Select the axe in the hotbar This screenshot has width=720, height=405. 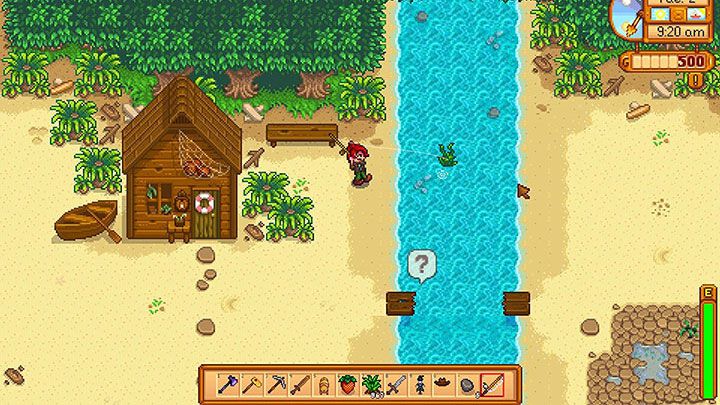pos(227,384)
